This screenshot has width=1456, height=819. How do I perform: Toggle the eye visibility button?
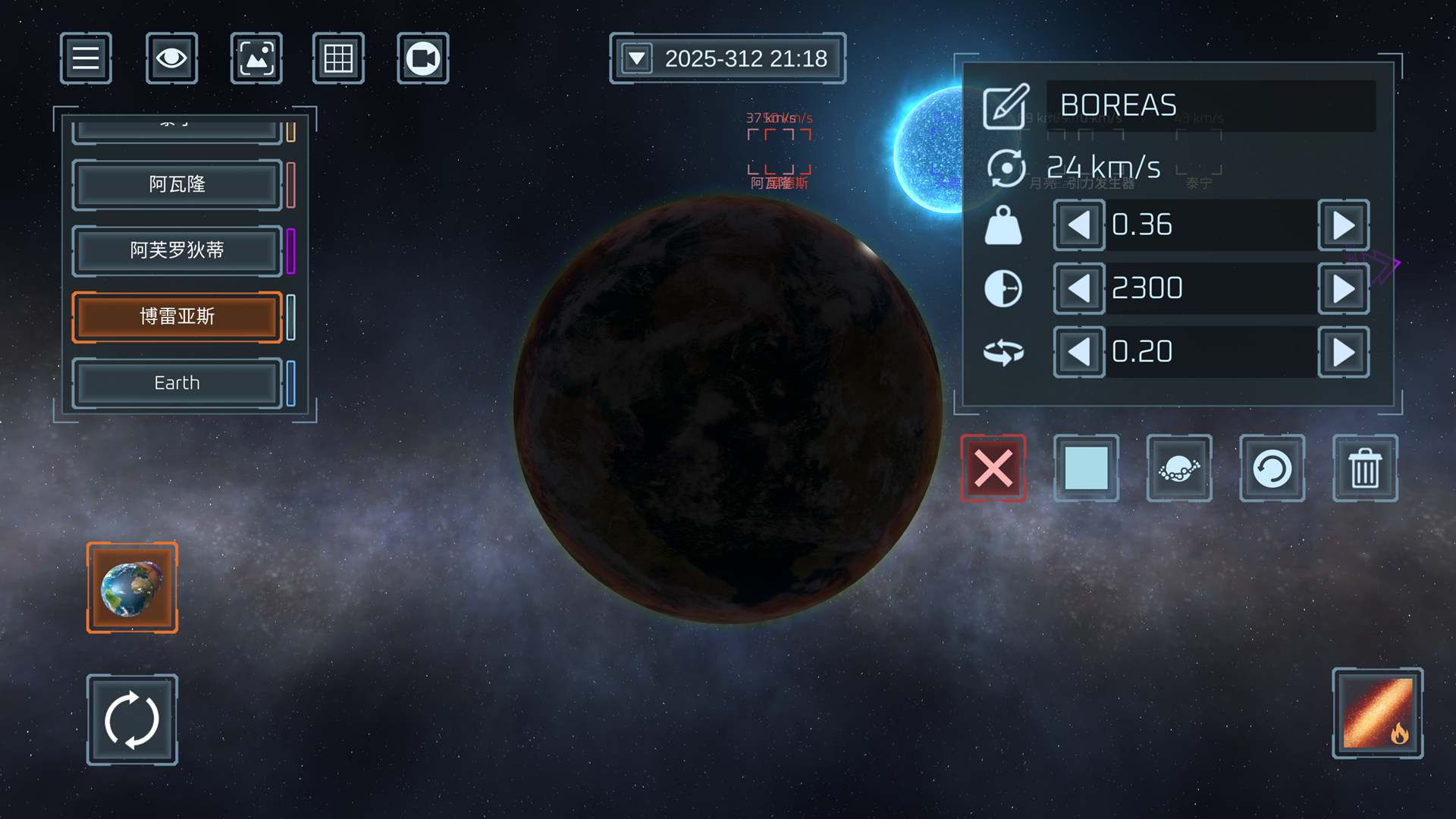coord(171,58)
